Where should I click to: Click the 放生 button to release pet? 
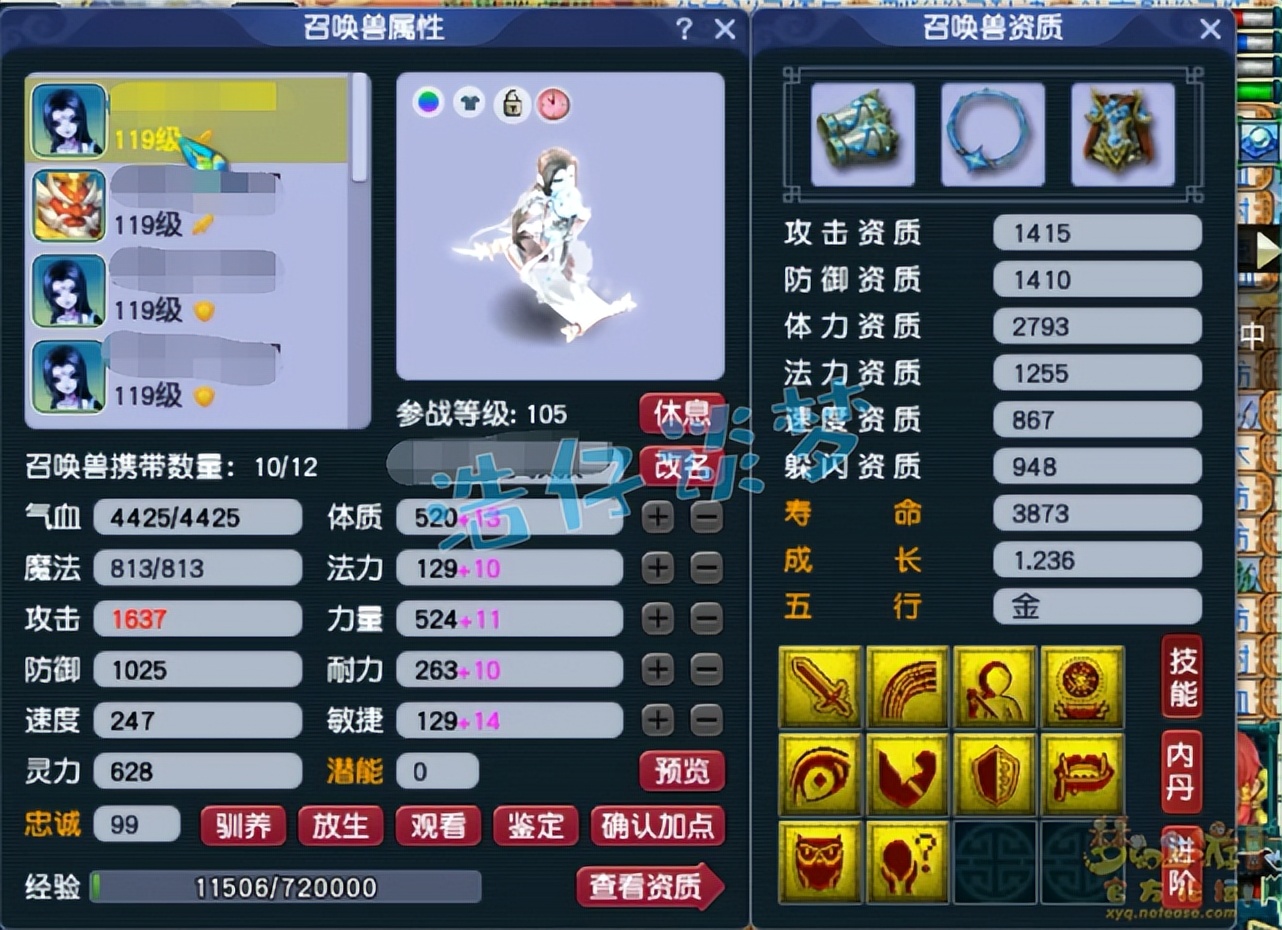340,827
